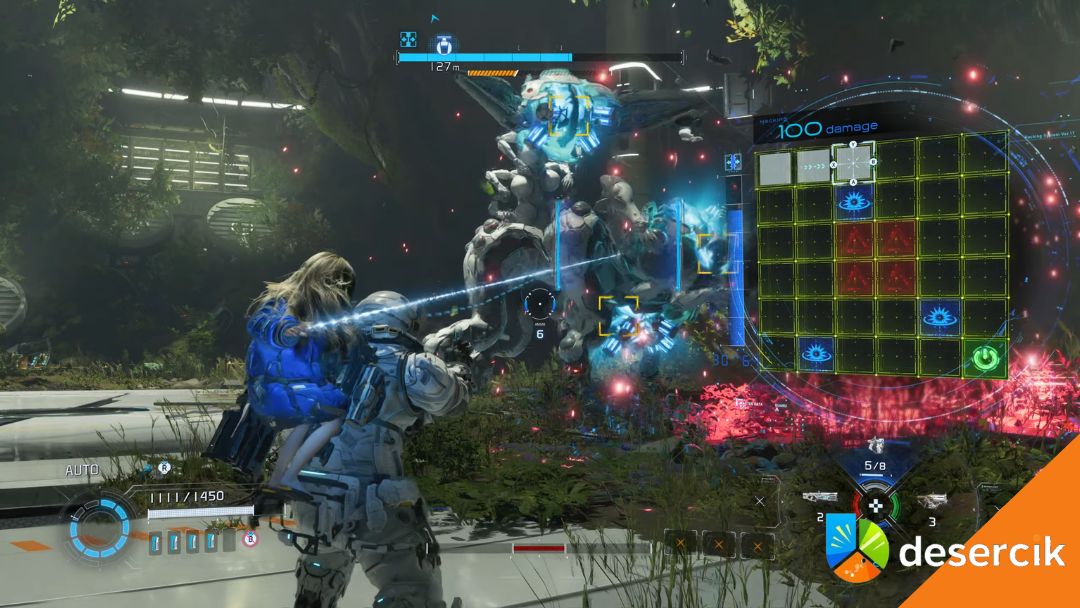Click the highlighted hacking cursor tile
The width and height of the screenshot is (1080, 608).
coord(853,162)
